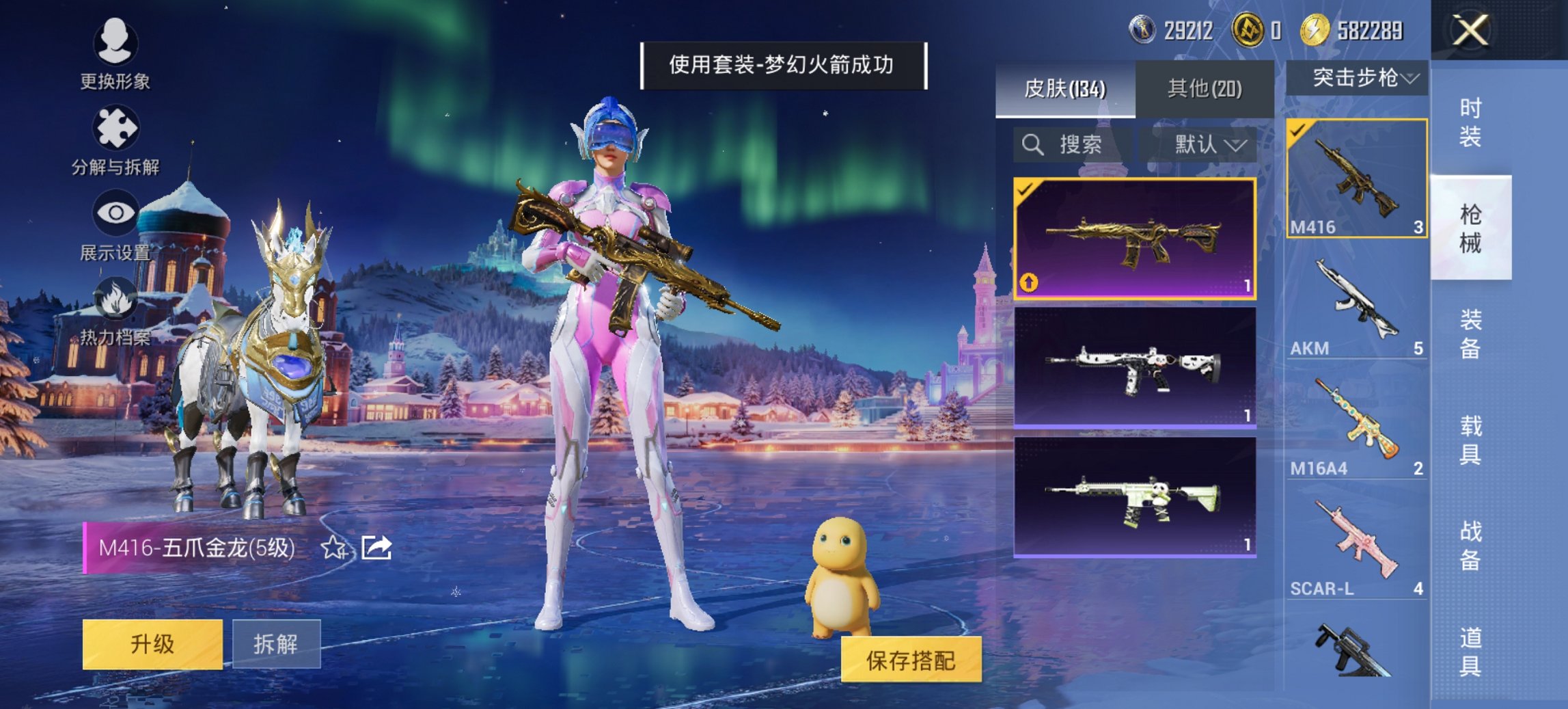Switch to the 其他(20) tab

point(1207,89)
